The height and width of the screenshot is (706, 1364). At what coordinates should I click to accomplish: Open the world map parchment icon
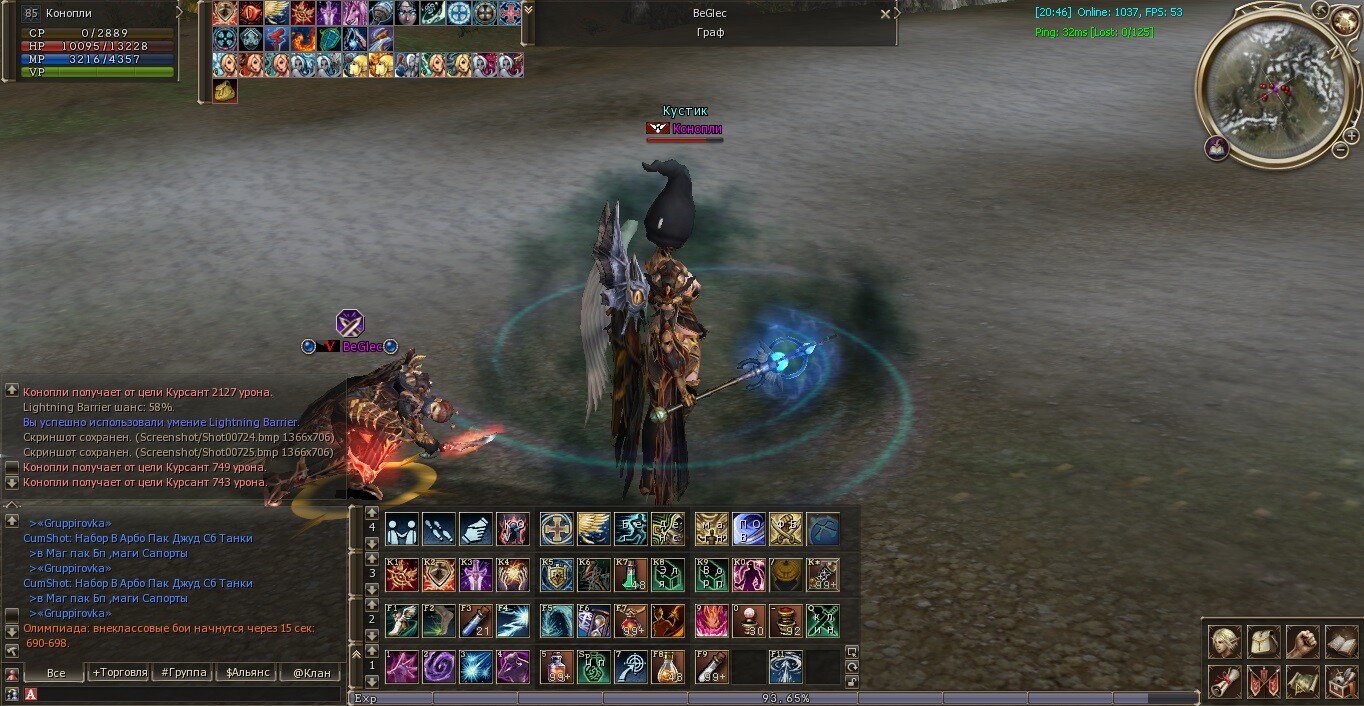click(1303, 682)
